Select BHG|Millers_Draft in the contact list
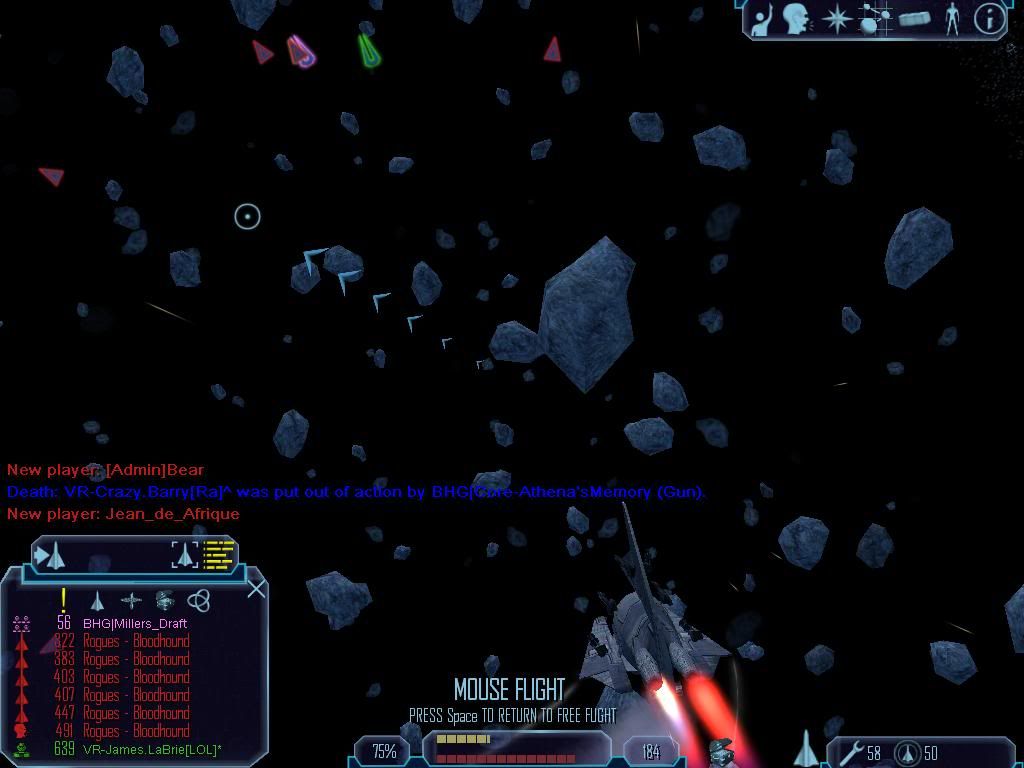 coord(134,623)
